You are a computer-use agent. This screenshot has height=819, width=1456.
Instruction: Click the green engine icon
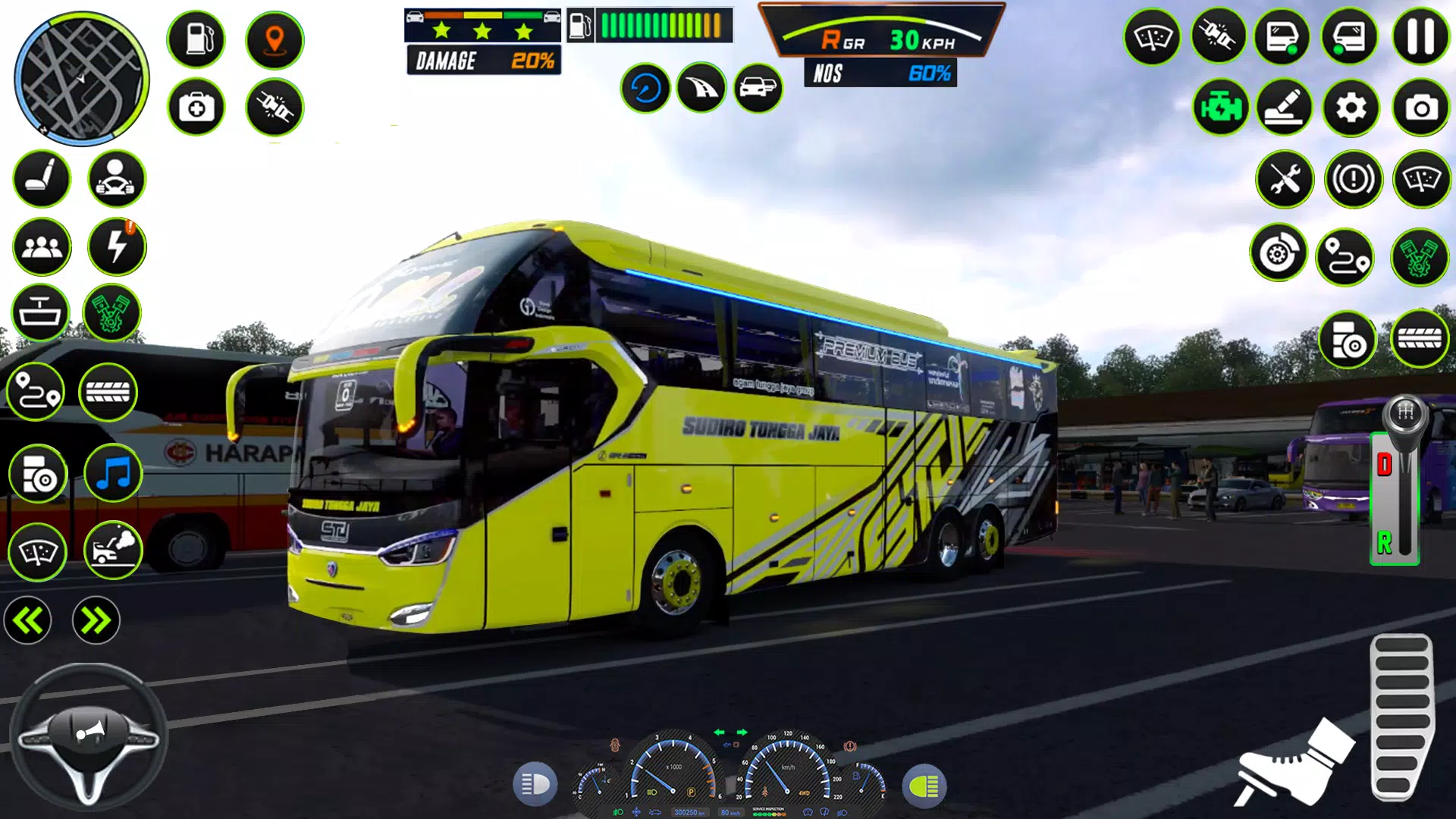[x=1220, y=108]
